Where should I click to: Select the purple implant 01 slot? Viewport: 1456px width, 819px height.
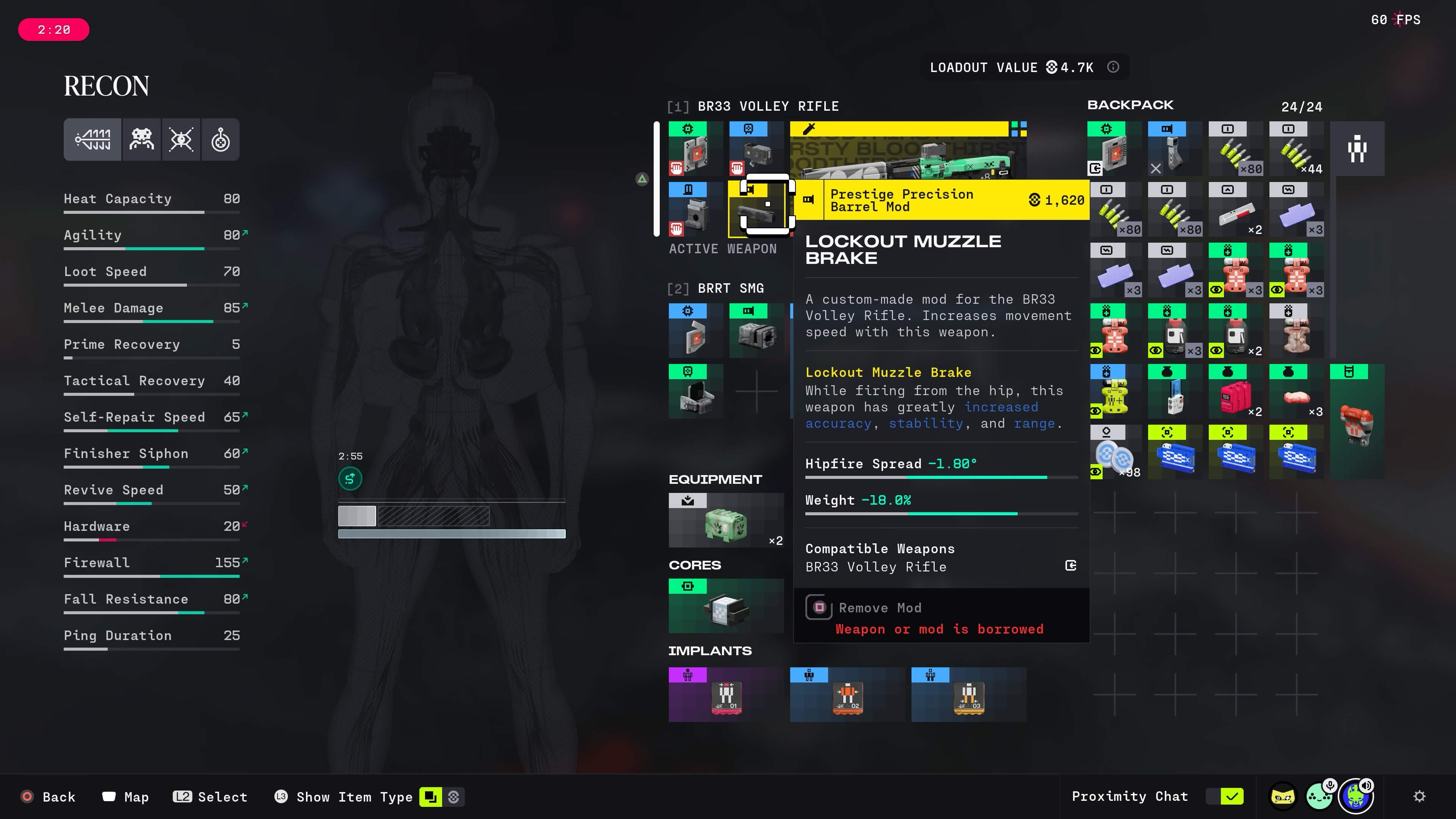(x=726, y=695)
